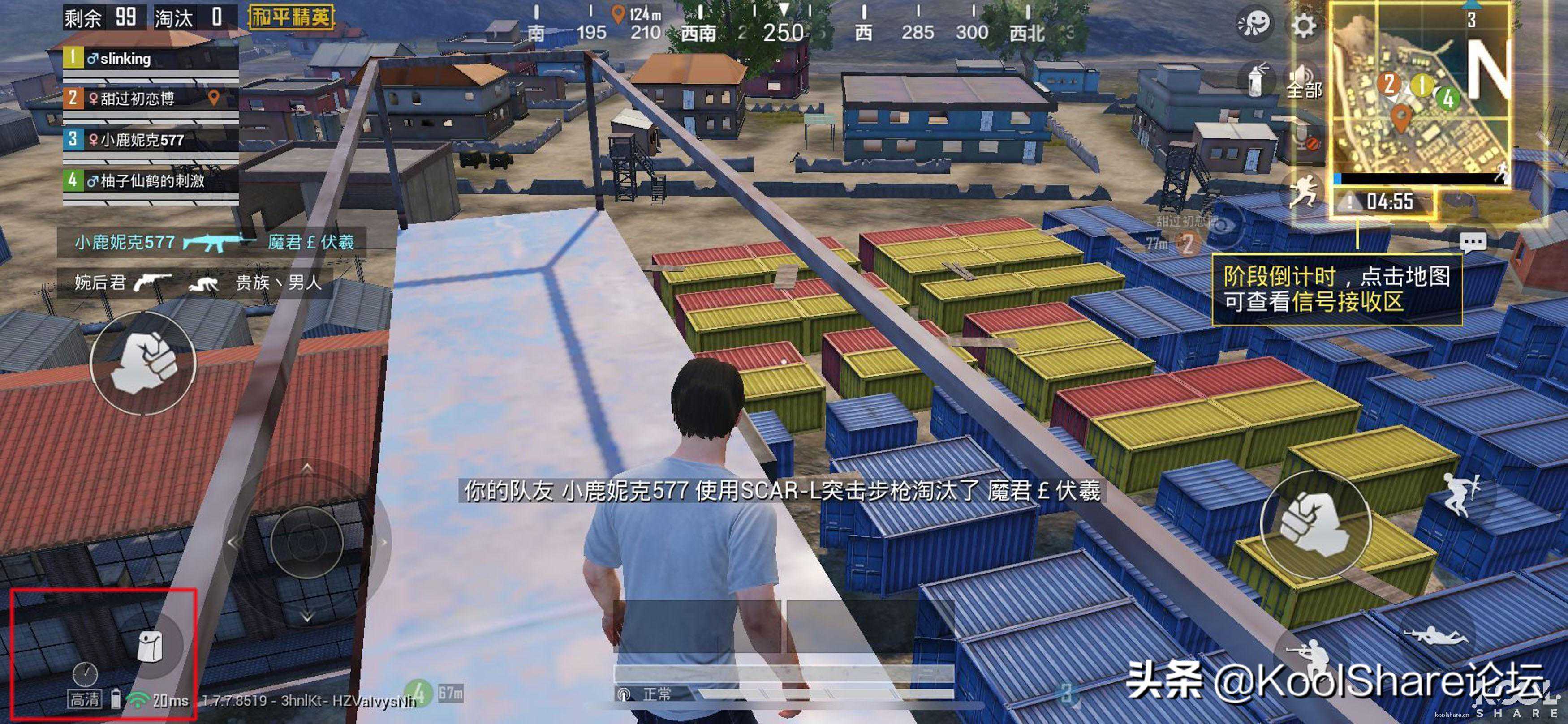
Task: Tap the right fist attack button
Action: tap(1315, 524)
